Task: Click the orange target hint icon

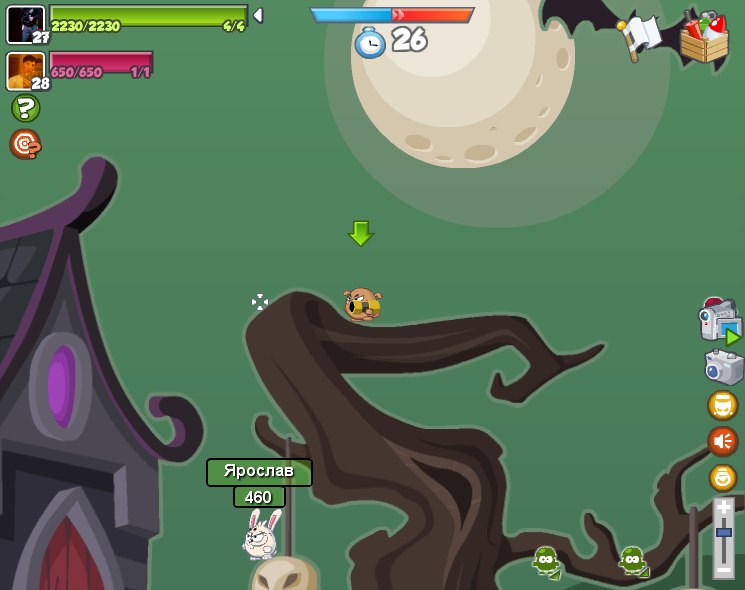Action: 25,144
